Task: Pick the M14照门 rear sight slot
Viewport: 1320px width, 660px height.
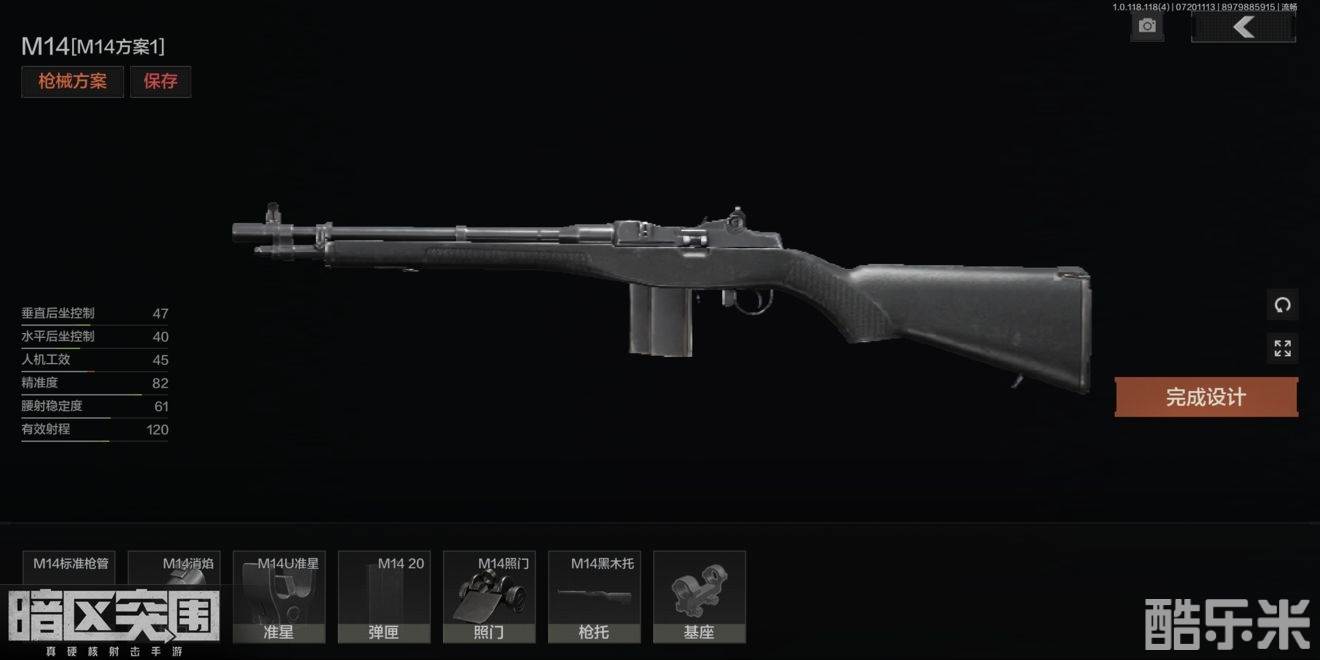Action: pos(489,596)
